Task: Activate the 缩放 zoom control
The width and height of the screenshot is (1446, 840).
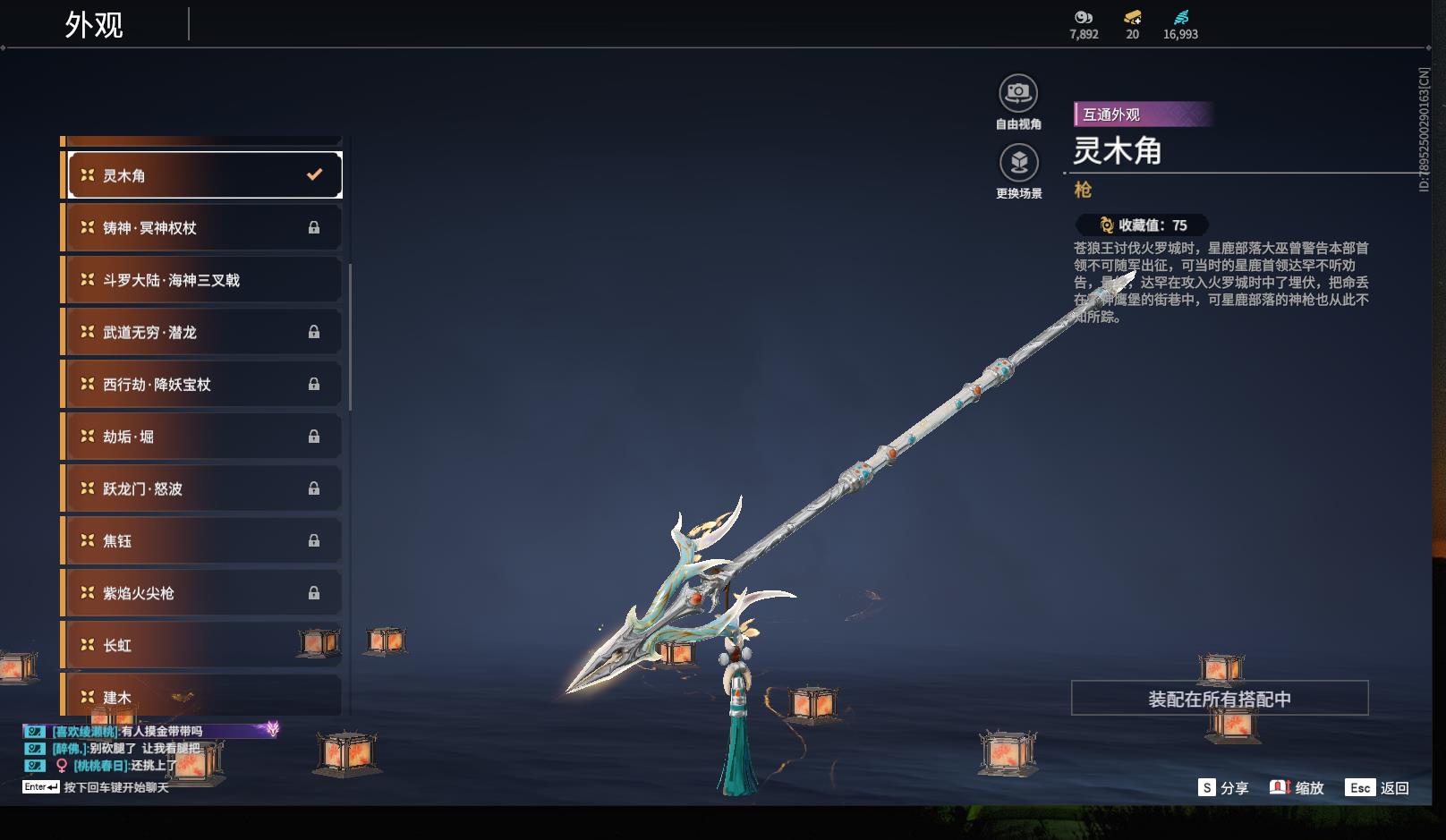Action: coord(1297,788)
